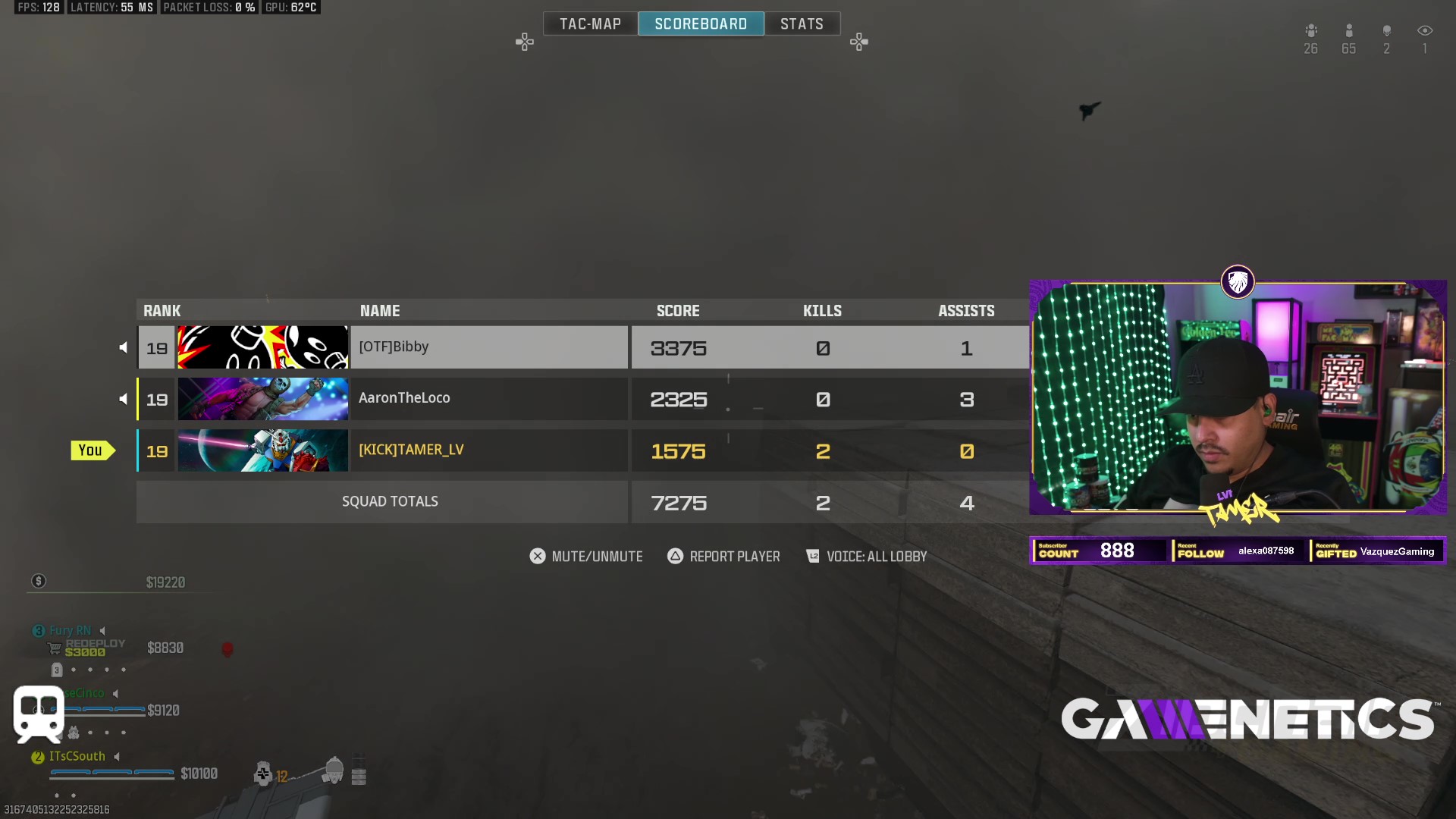Select the [OTF]Bibby player row

488,347
